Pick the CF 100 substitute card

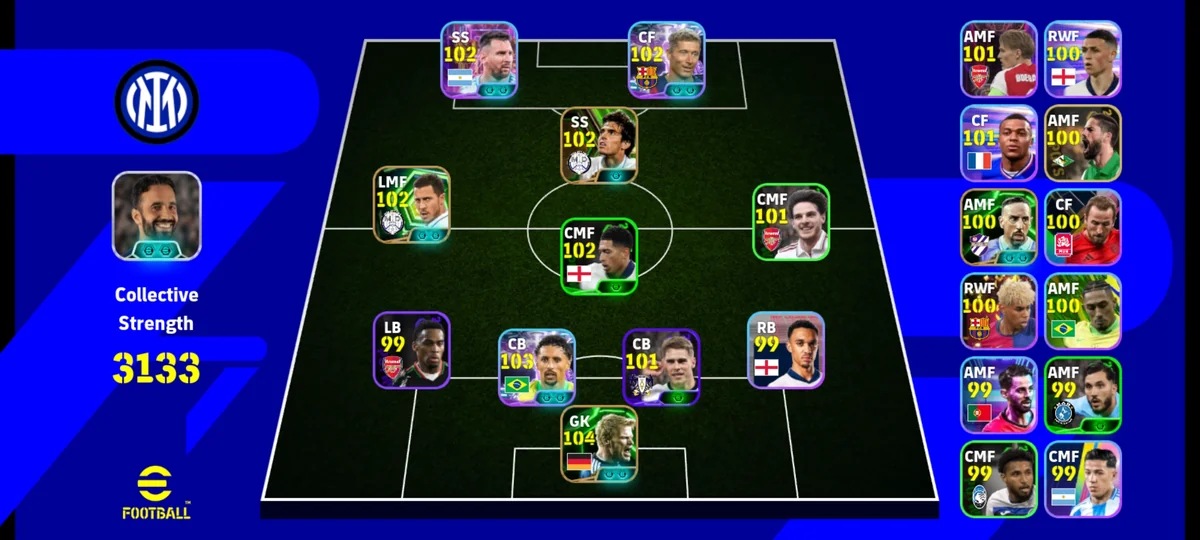[1082, 227]
